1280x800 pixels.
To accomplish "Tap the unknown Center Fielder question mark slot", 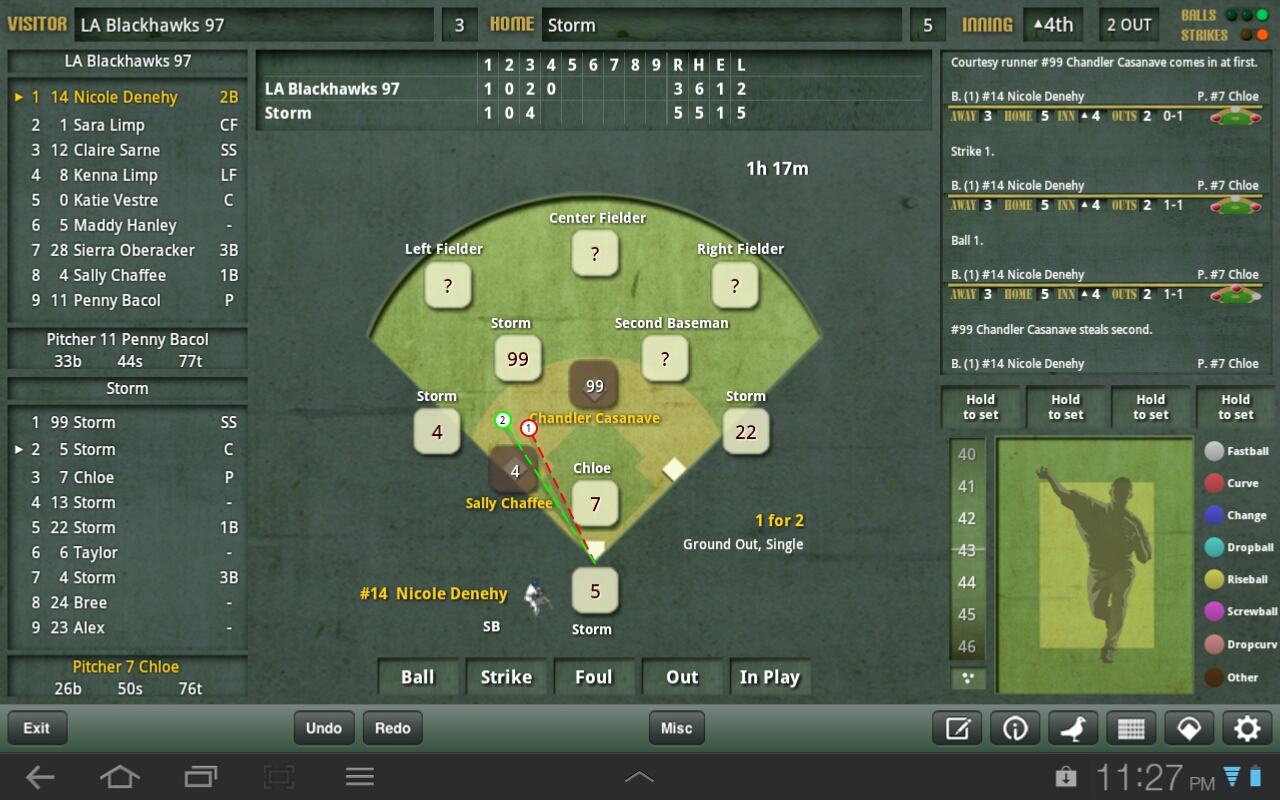I will [595, 253].
